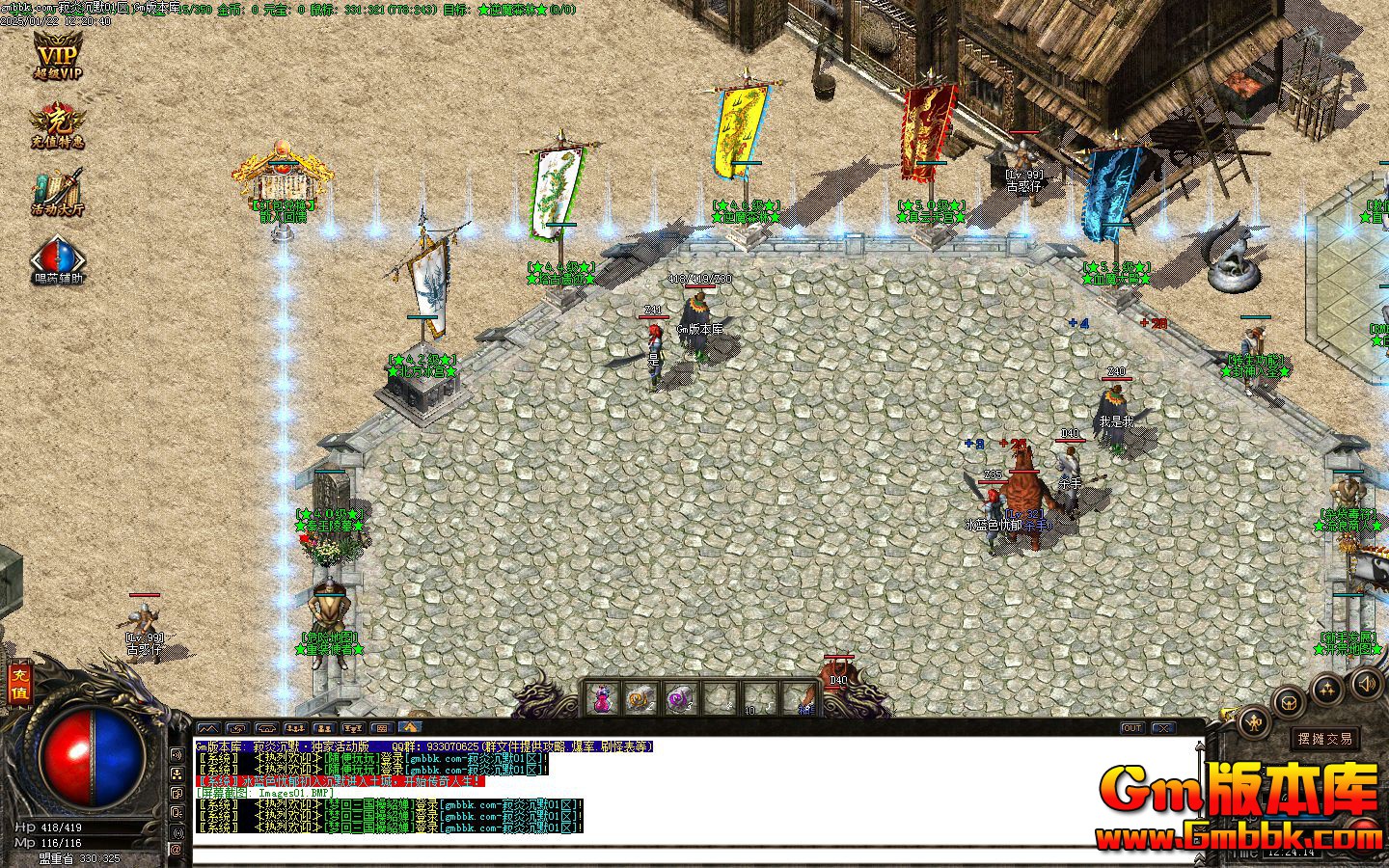Click the 摆摊交易 stall trade button
The image size is (1389, 868).
pyautogui.click(x=1325, y=739)
